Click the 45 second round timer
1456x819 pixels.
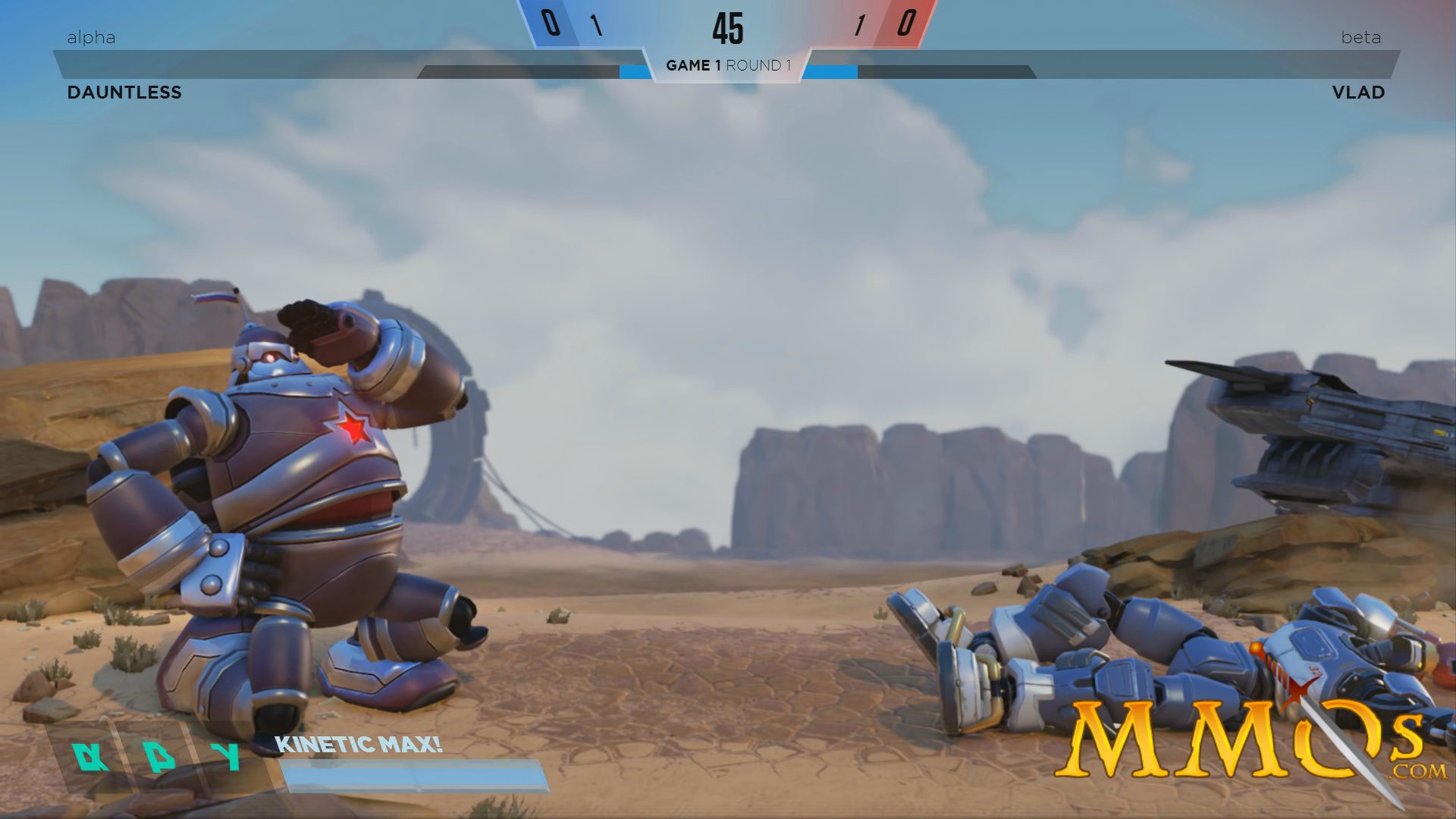click(730, 28)
